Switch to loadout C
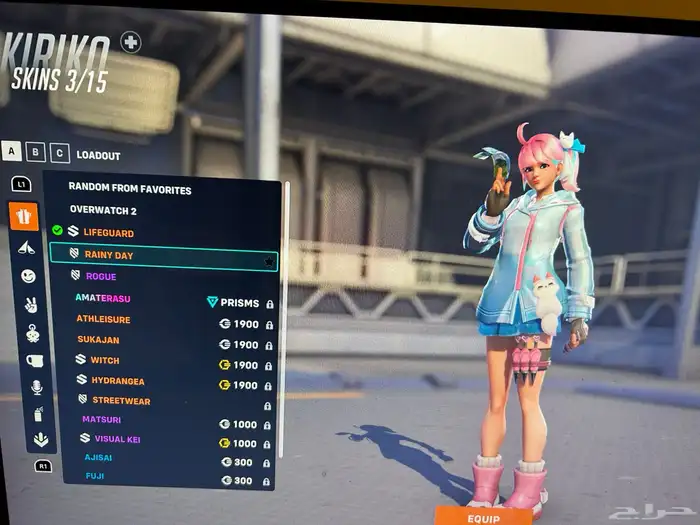 [x=60, y=154]
